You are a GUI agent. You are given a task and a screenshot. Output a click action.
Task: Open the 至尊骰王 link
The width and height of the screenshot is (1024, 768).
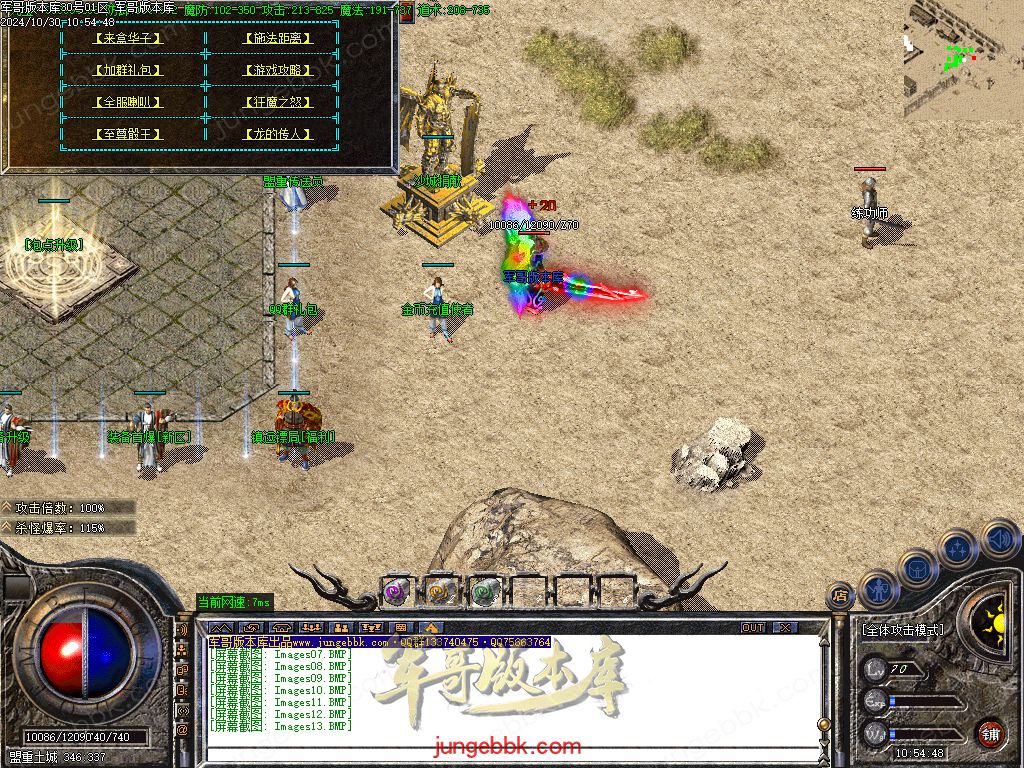point(126,134)
